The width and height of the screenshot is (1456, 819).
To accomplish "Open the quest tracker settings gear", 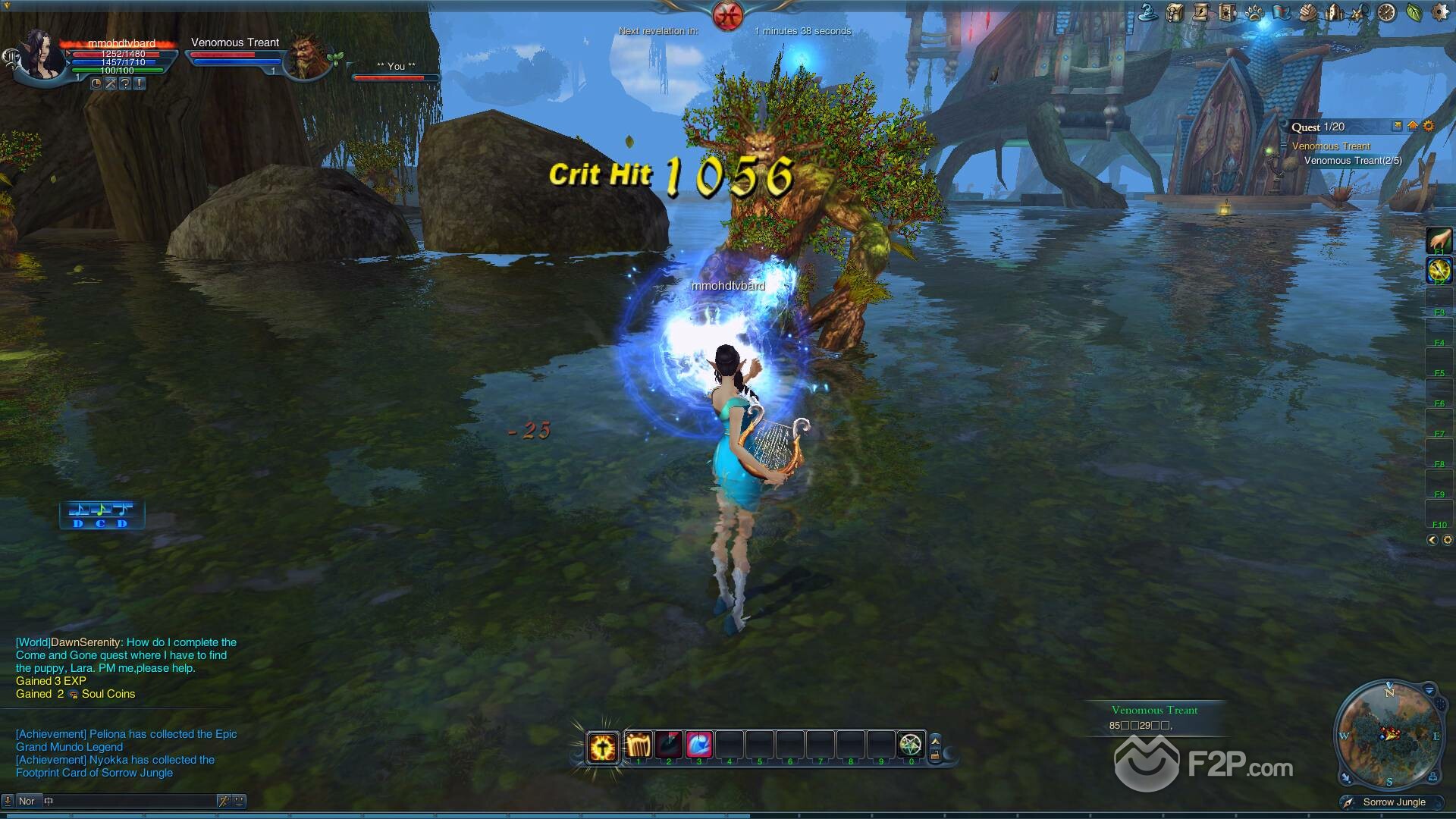I will pos(1429,127).
